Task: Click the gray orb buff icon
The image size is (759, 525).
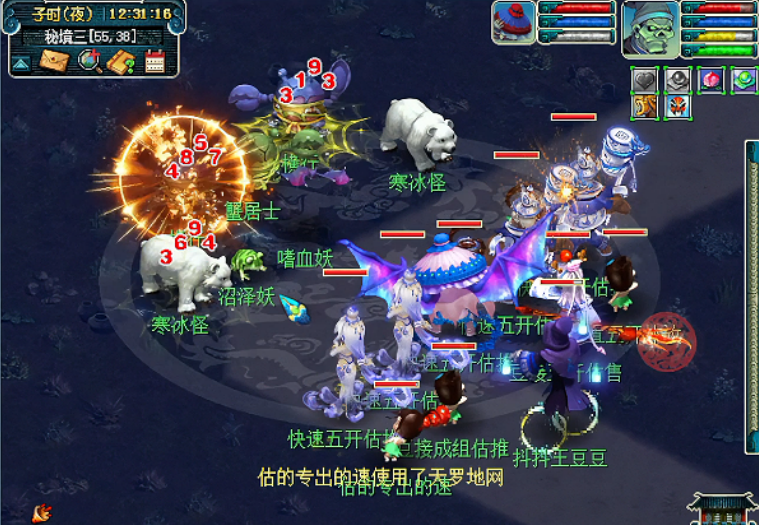Action: (x=678, y=80)
